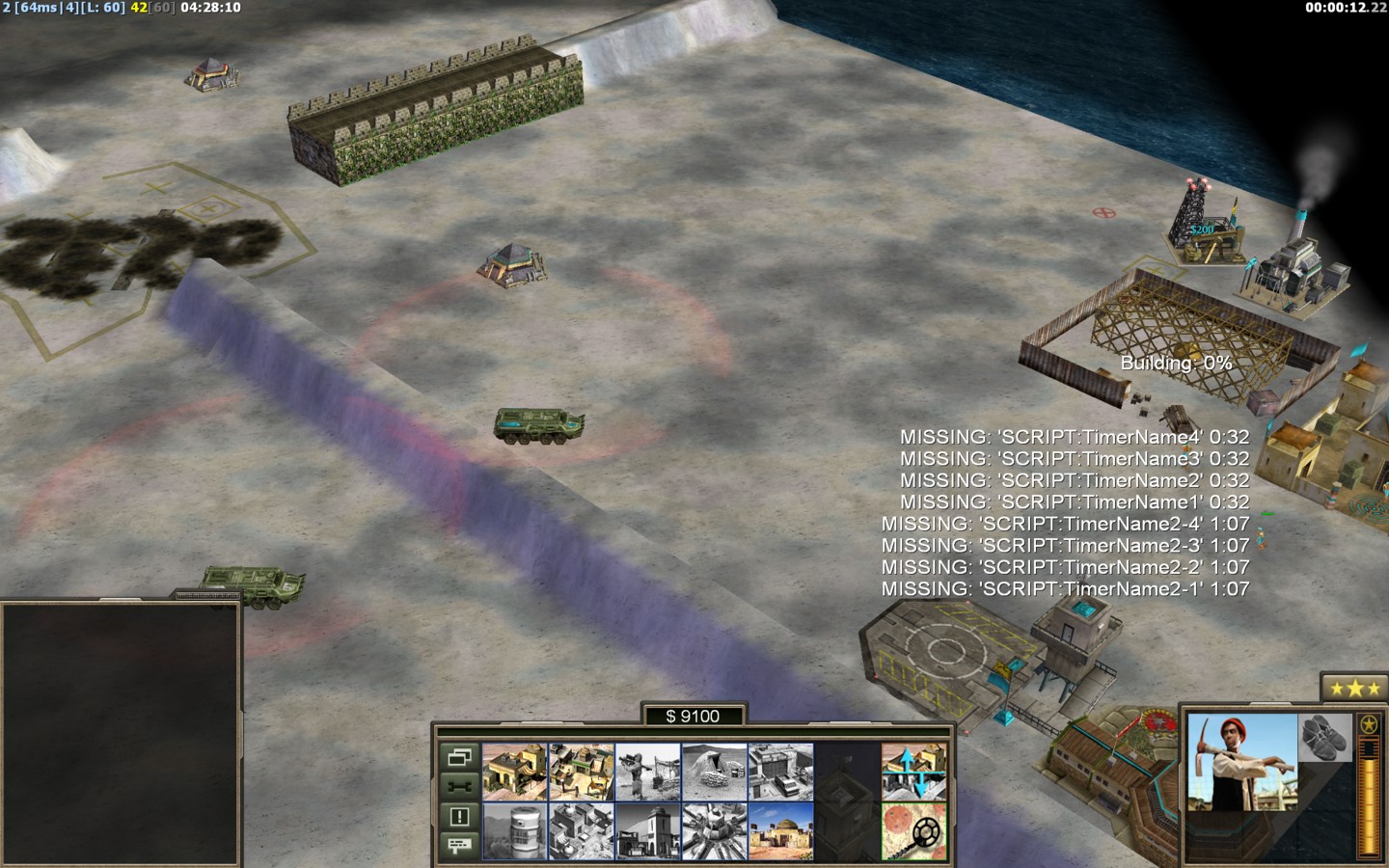Image resolution: width=1389 pixels, height=868 pixels.
Task: Click the blue arrows building icon
Action: pos(913,772)
